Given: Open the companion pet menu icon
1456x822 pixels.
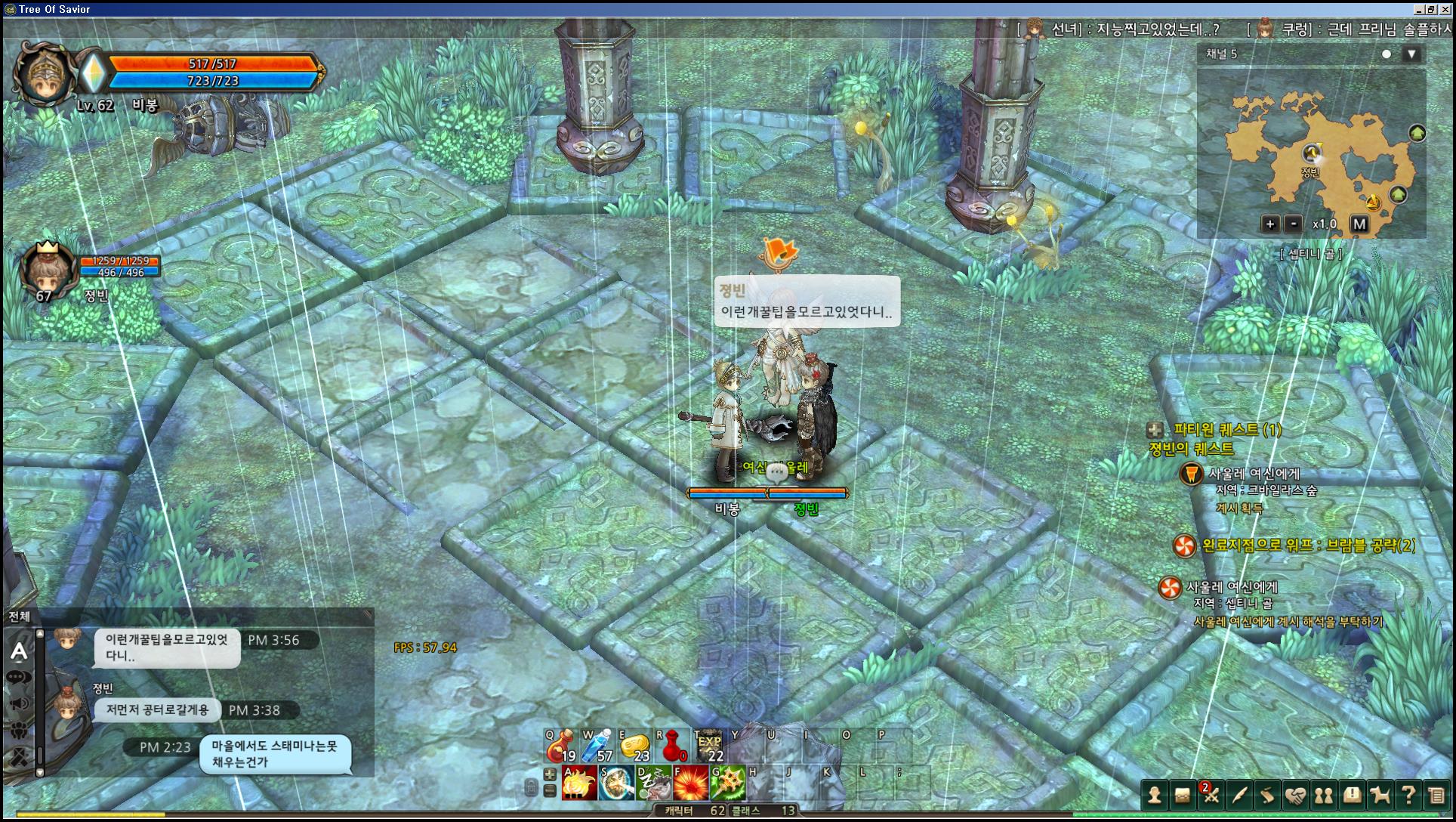Looking at the screenshot, I should (1380, 795).
